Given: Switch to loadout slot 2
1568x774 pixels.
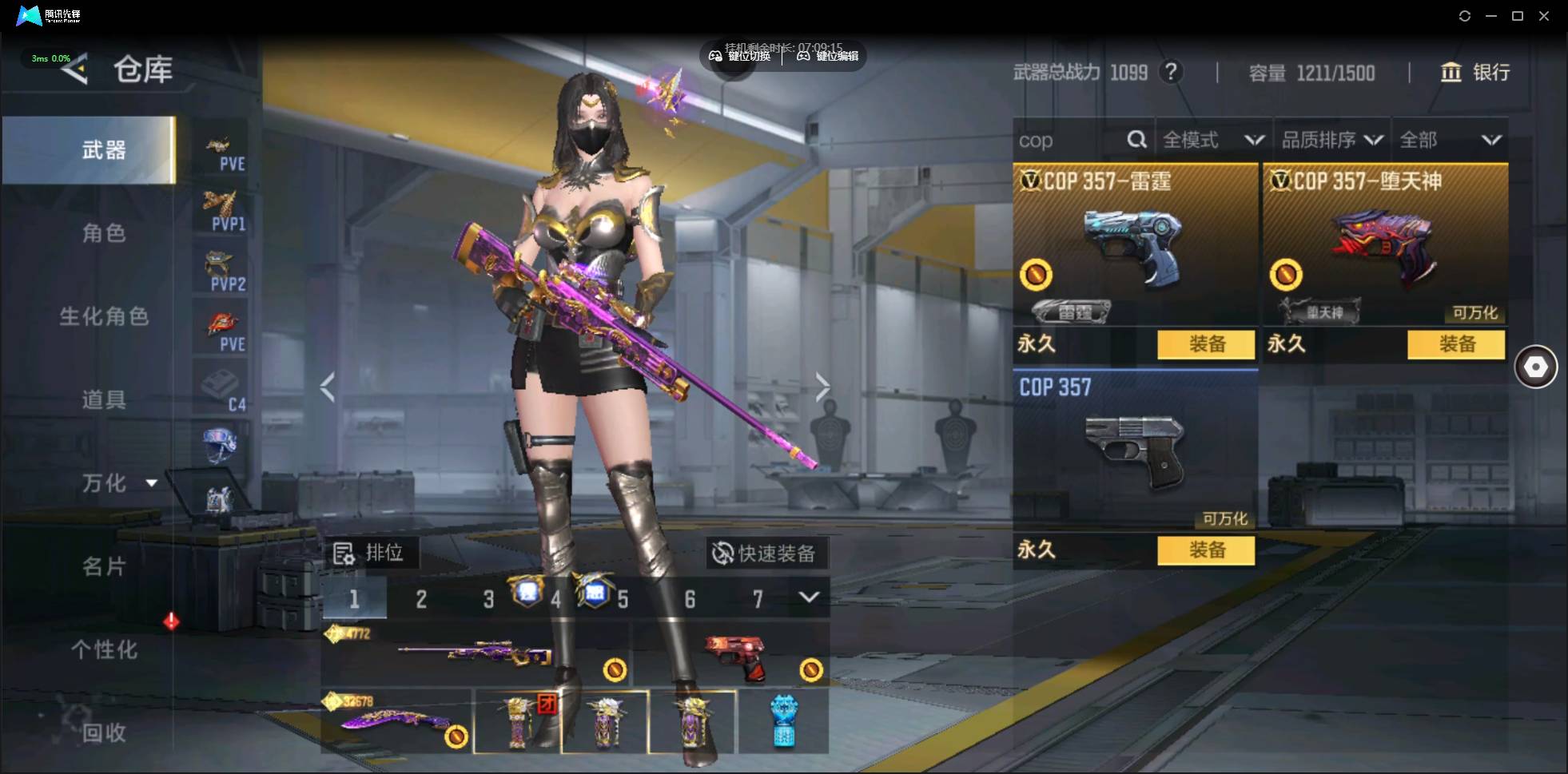Looking at the screenshot, I should point(421,599).
